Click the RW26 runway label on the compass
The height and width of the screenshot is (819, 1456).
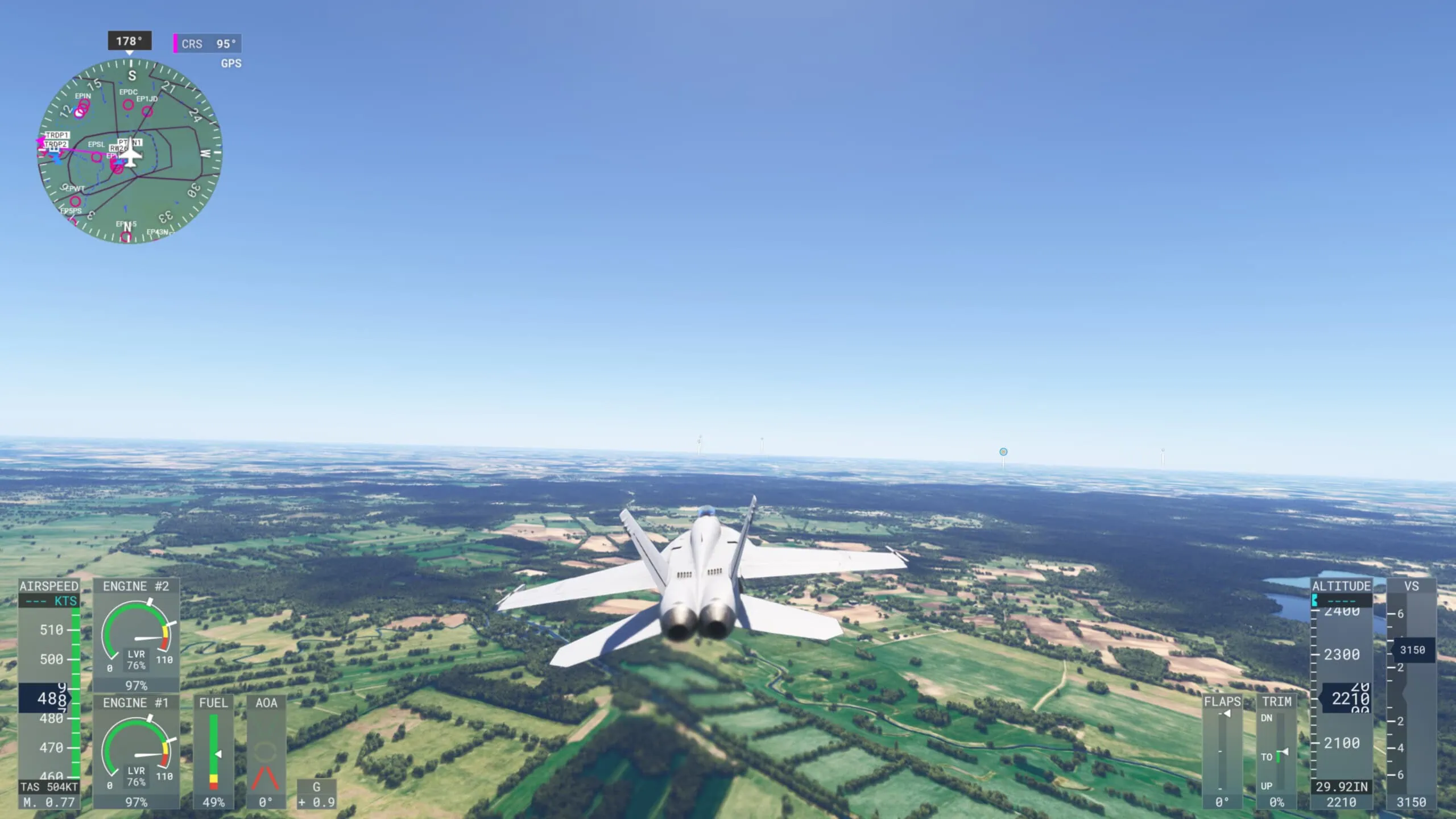119,148
